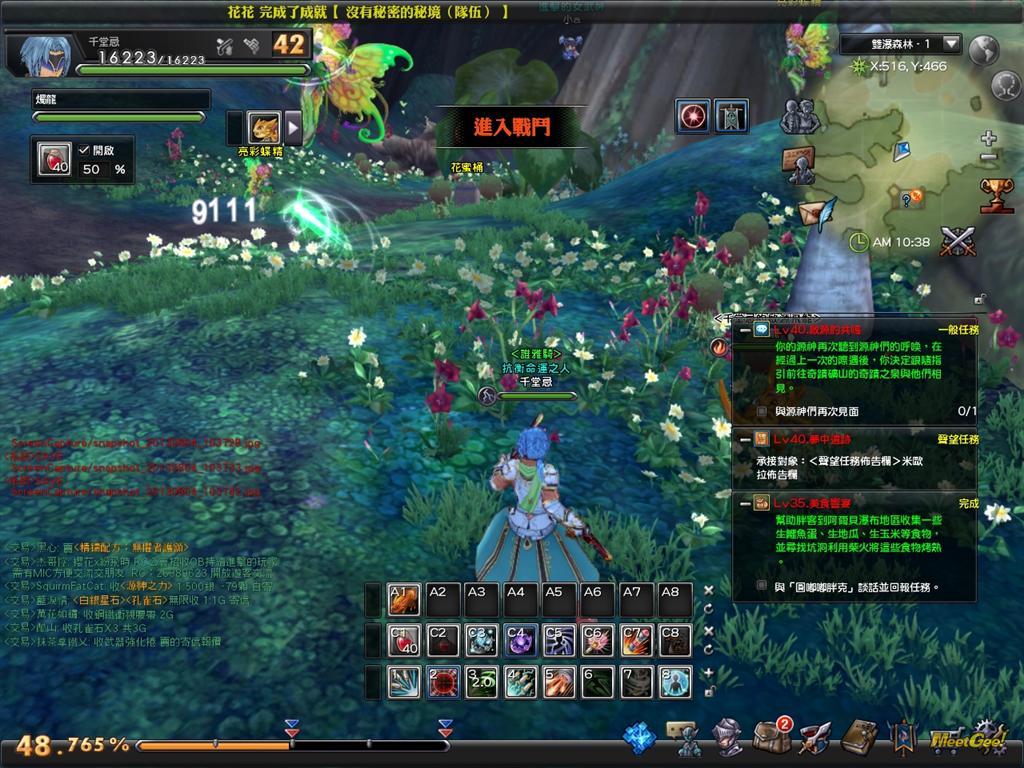Select the 亮彩蝶精 pet portrait icon
1024x768 pixels.
pos(264,127)
